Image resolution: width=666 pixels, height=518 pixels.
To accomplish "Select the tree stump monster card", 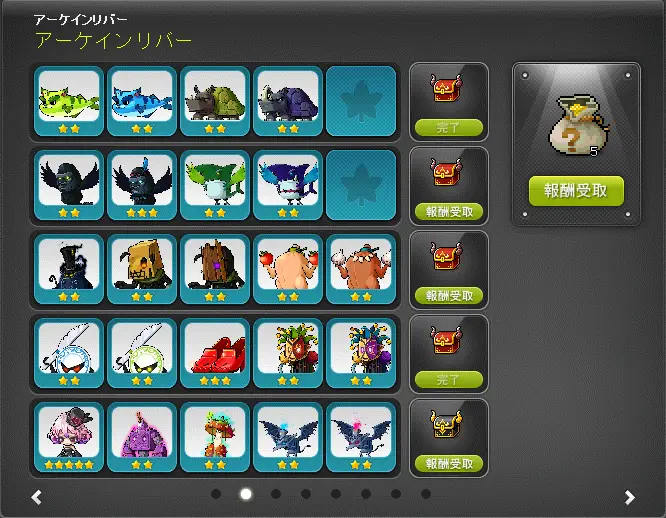I will (215, 269).
